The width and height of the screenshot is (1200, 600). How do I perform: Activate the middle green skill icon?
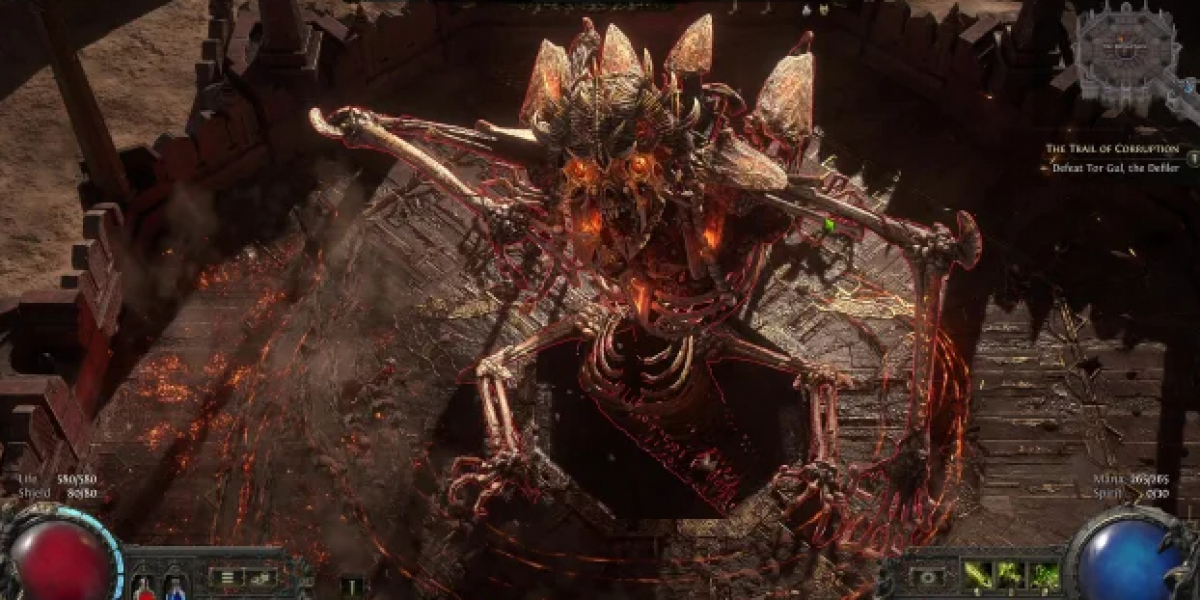(x=1010, y=575)
